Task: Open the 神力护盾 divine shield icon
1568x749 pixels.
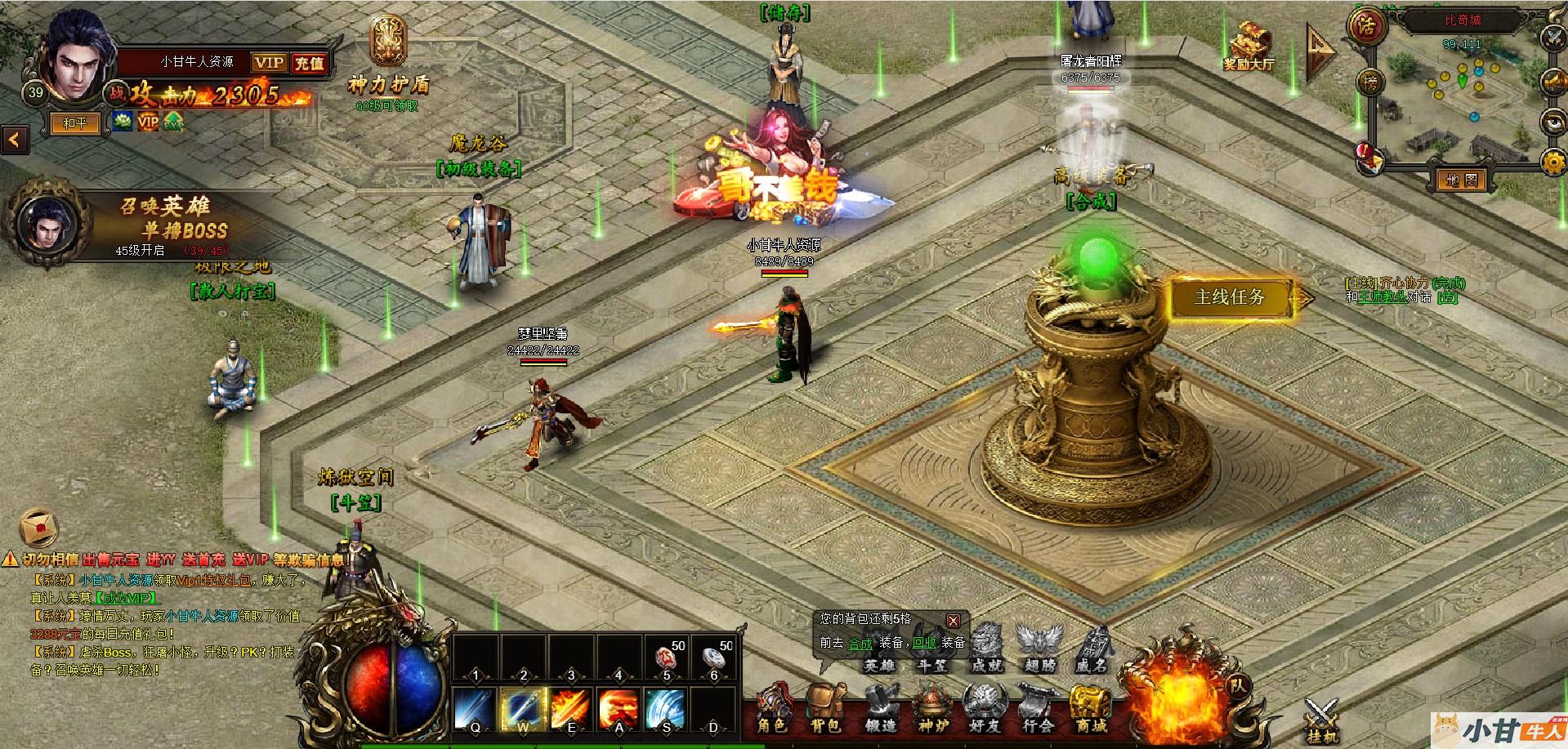Action: 388,42
